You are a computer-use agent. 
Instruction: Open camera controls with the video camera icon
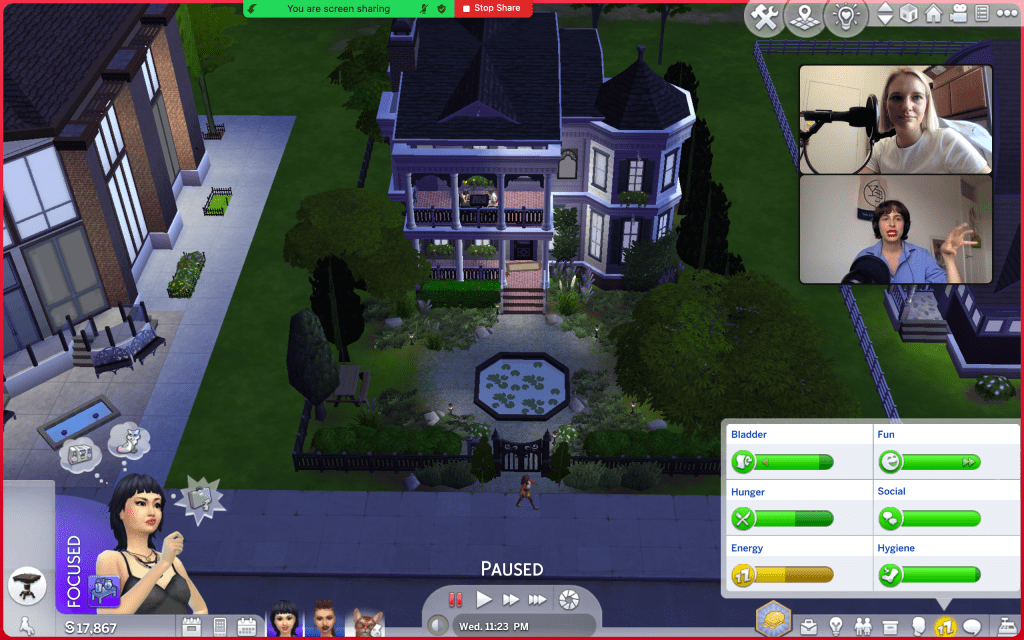(958, 14)
